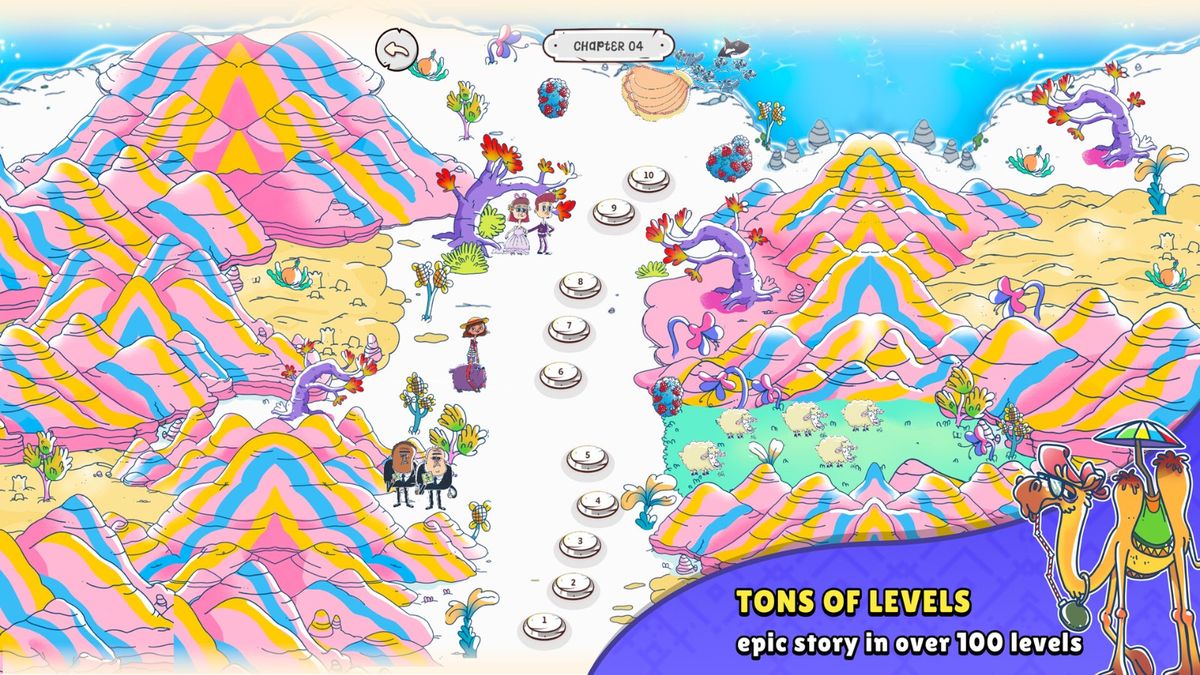Choose level 2 on the map
This screenshot has width=1200, height=675.
pos(572,584)
